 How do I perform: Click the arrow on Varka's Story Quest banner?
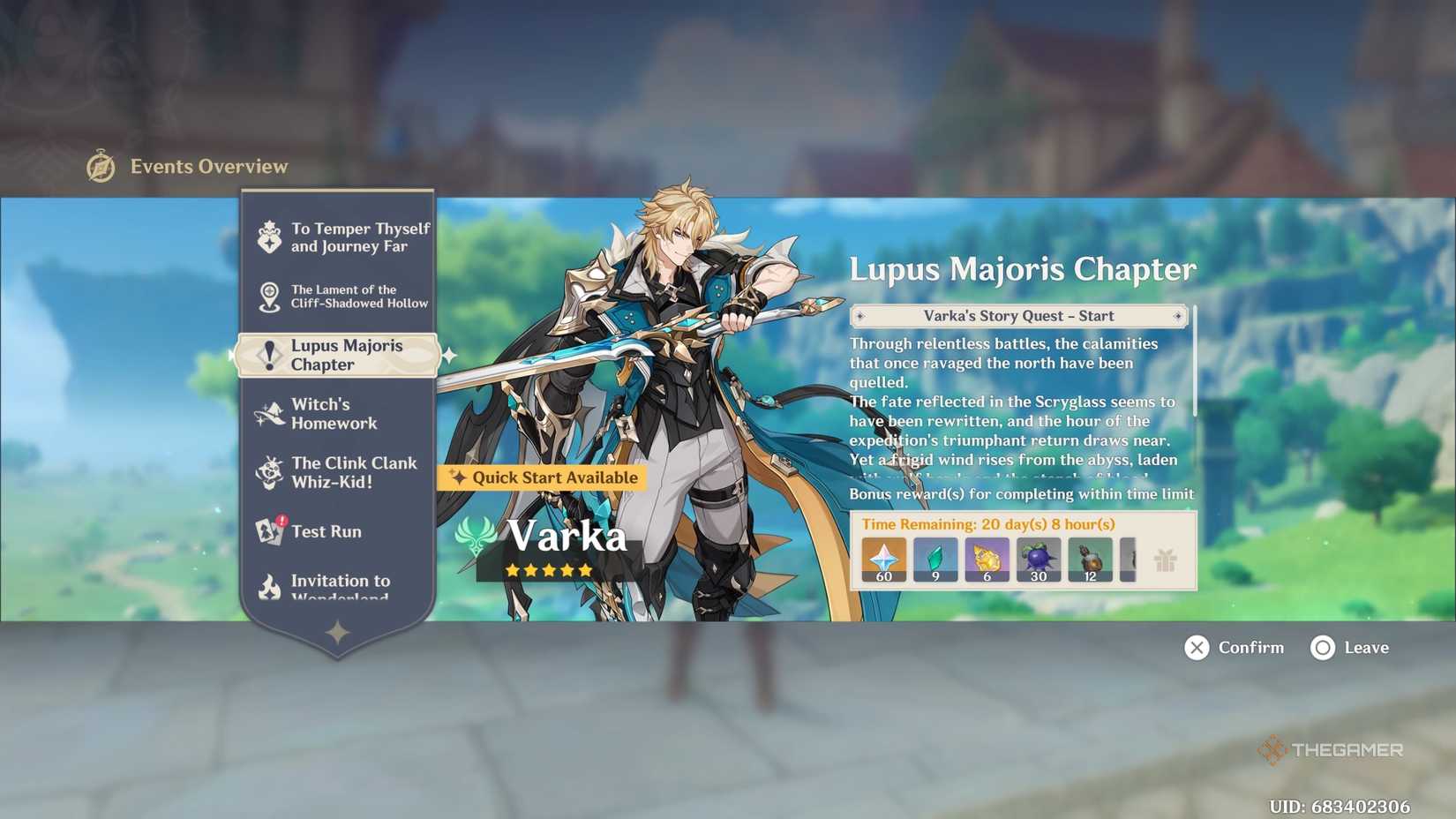pos(1179,316)
